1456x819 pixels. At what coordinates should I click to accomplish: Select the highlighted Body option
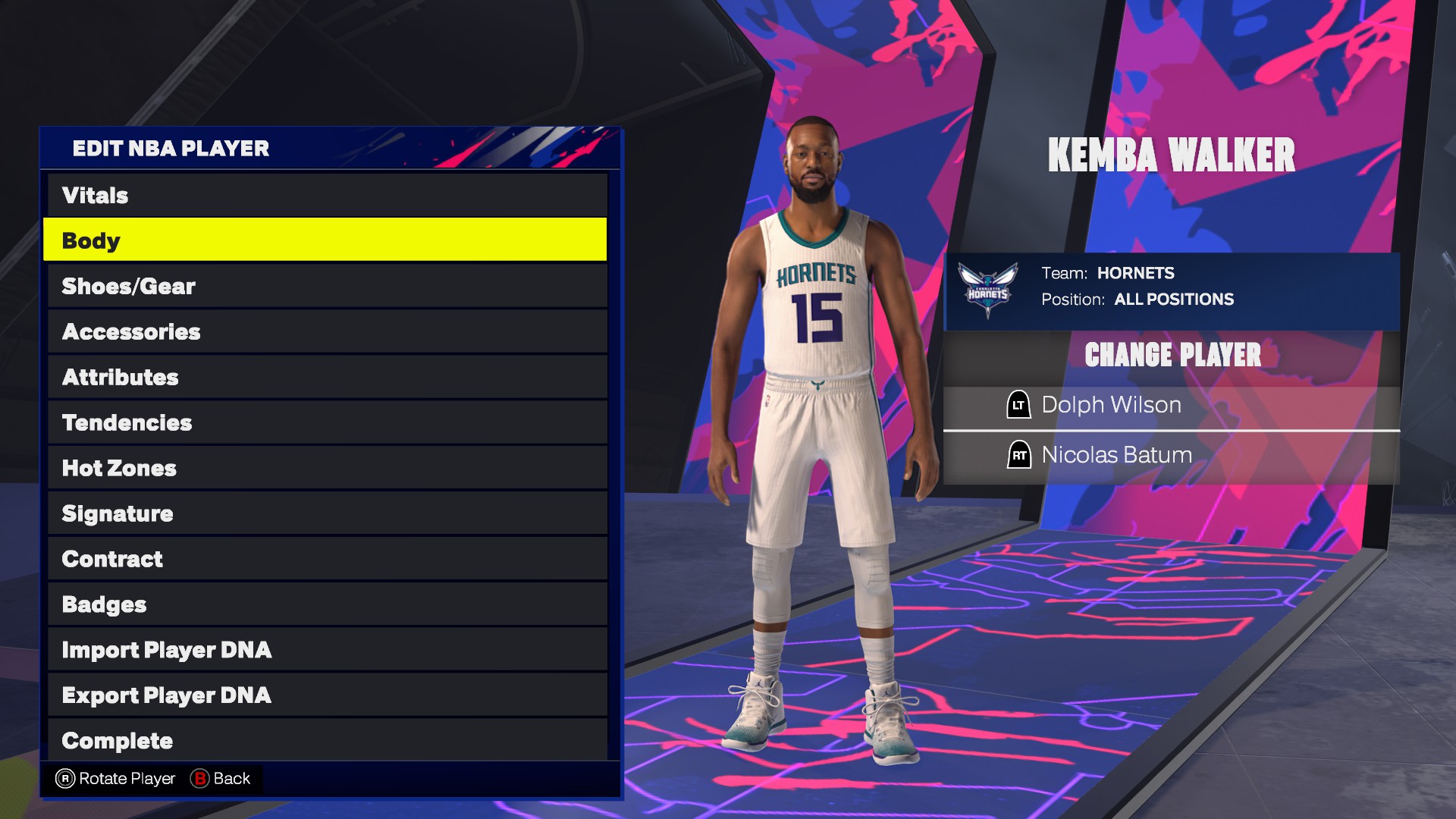[326, 240]
